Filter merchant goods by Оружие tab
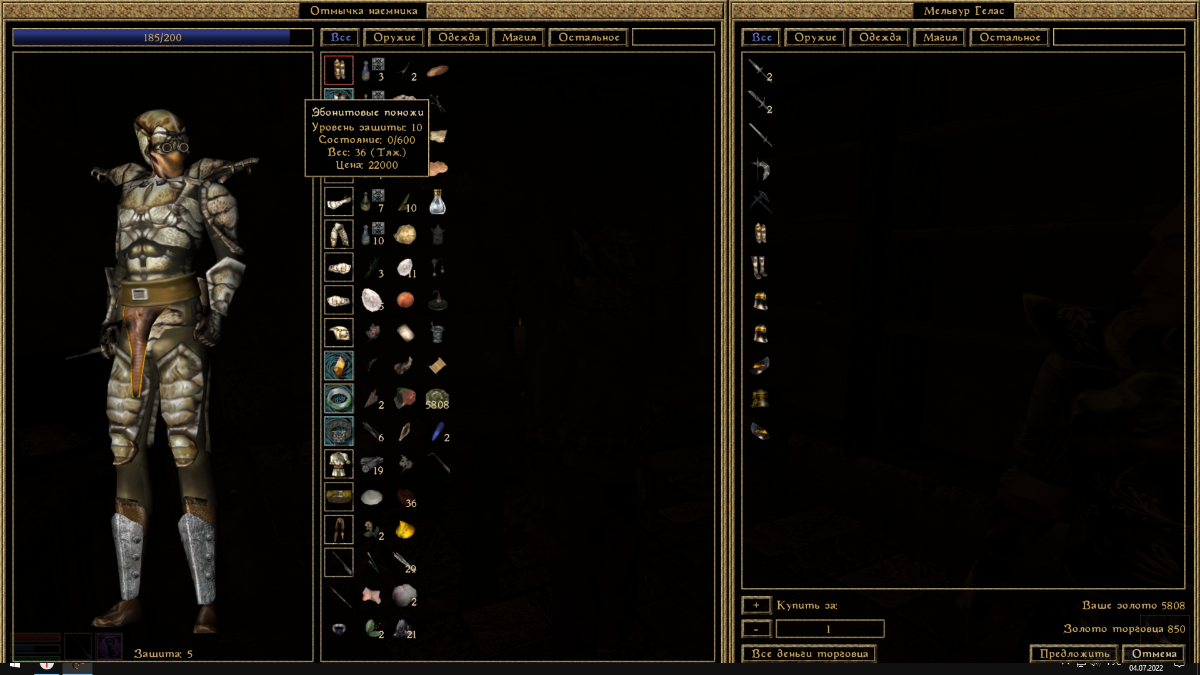Screen dimensions: 1200x675 tap(814, 38)
